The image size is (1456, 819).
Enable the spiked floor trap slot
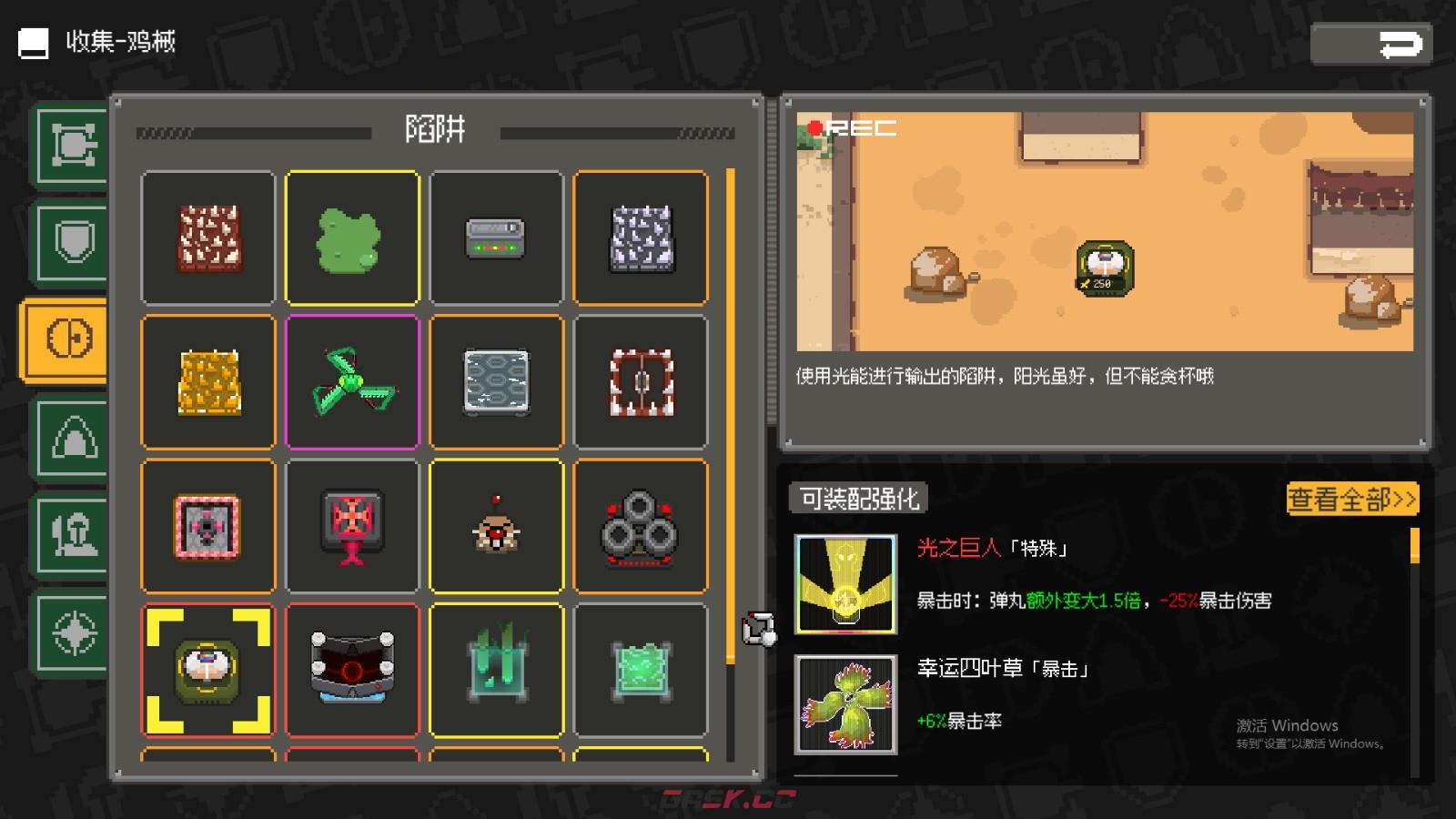(207, 238)
